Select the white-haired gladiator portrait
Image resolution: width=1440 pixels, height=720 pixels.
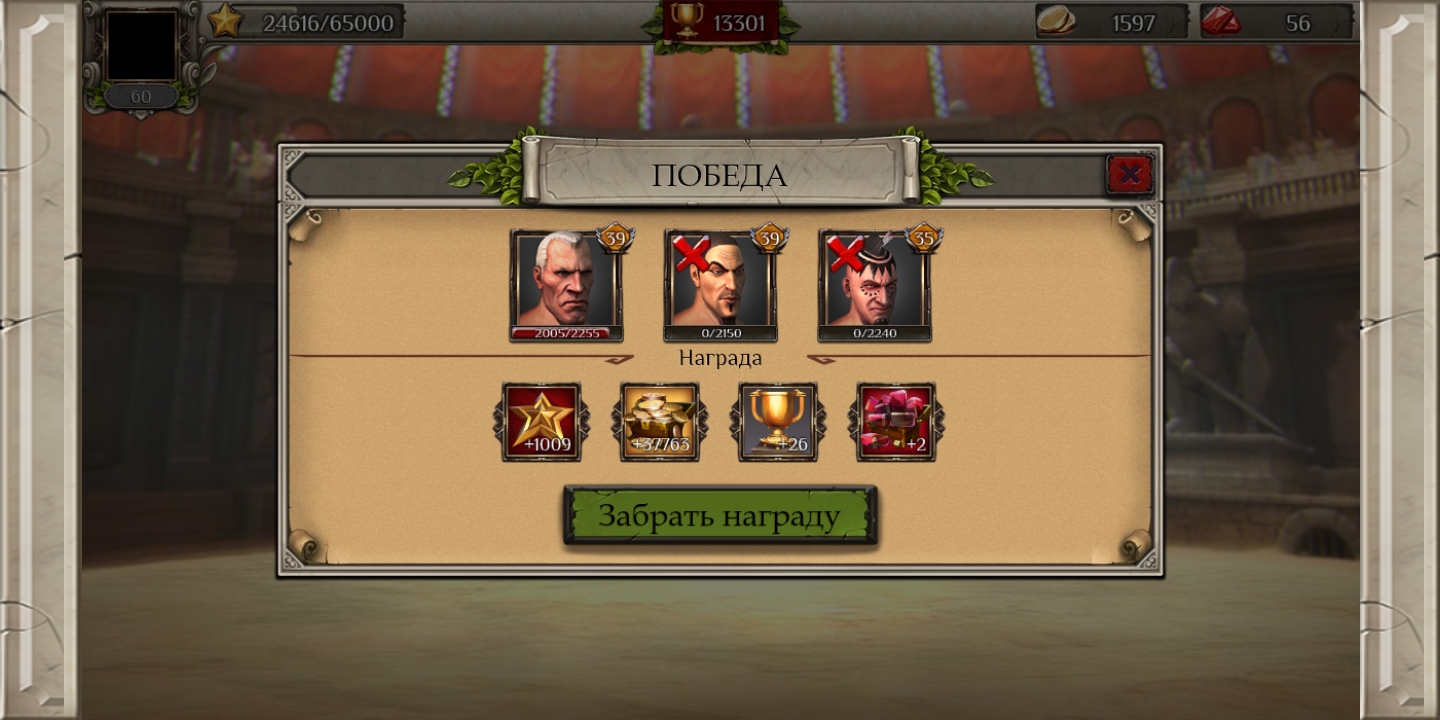click(x=566, y=284)
